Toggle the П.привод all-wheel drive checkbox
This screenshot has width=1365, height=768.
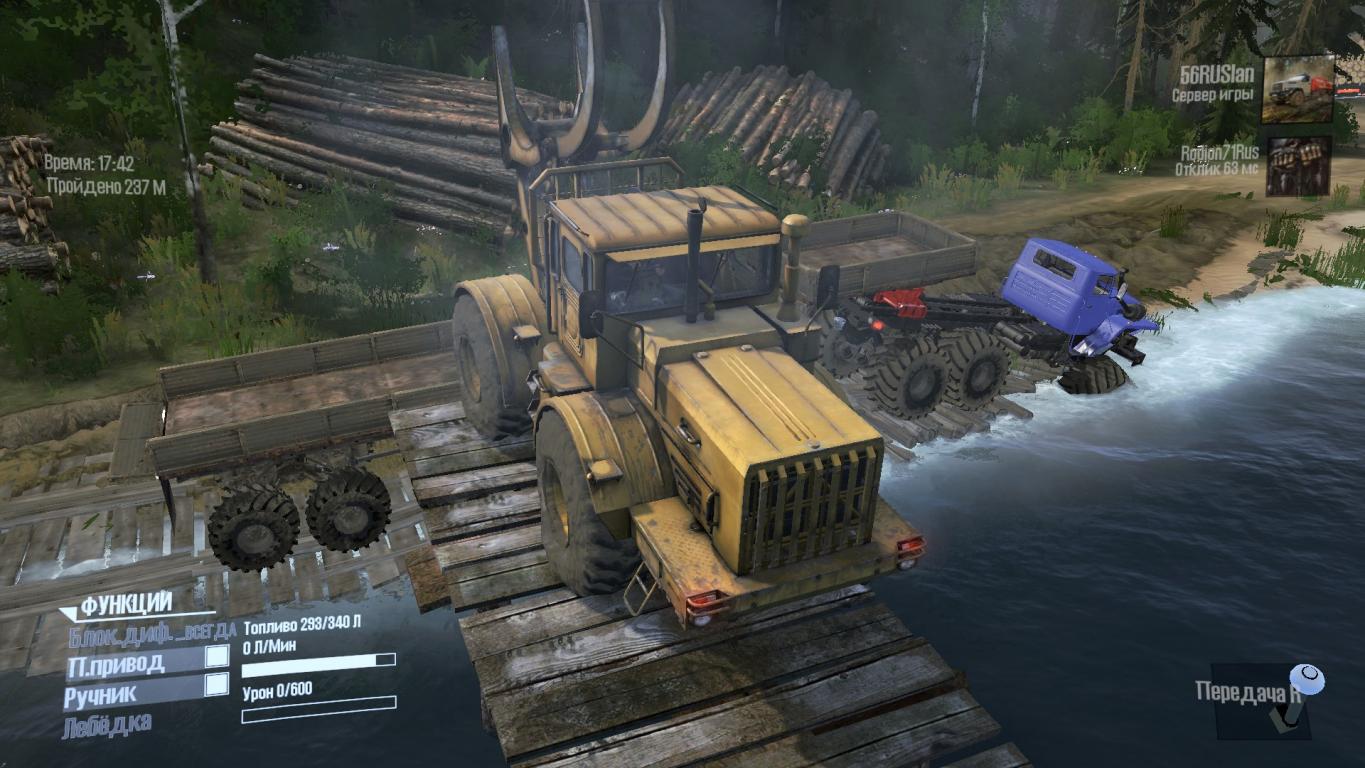coord(216,657)
